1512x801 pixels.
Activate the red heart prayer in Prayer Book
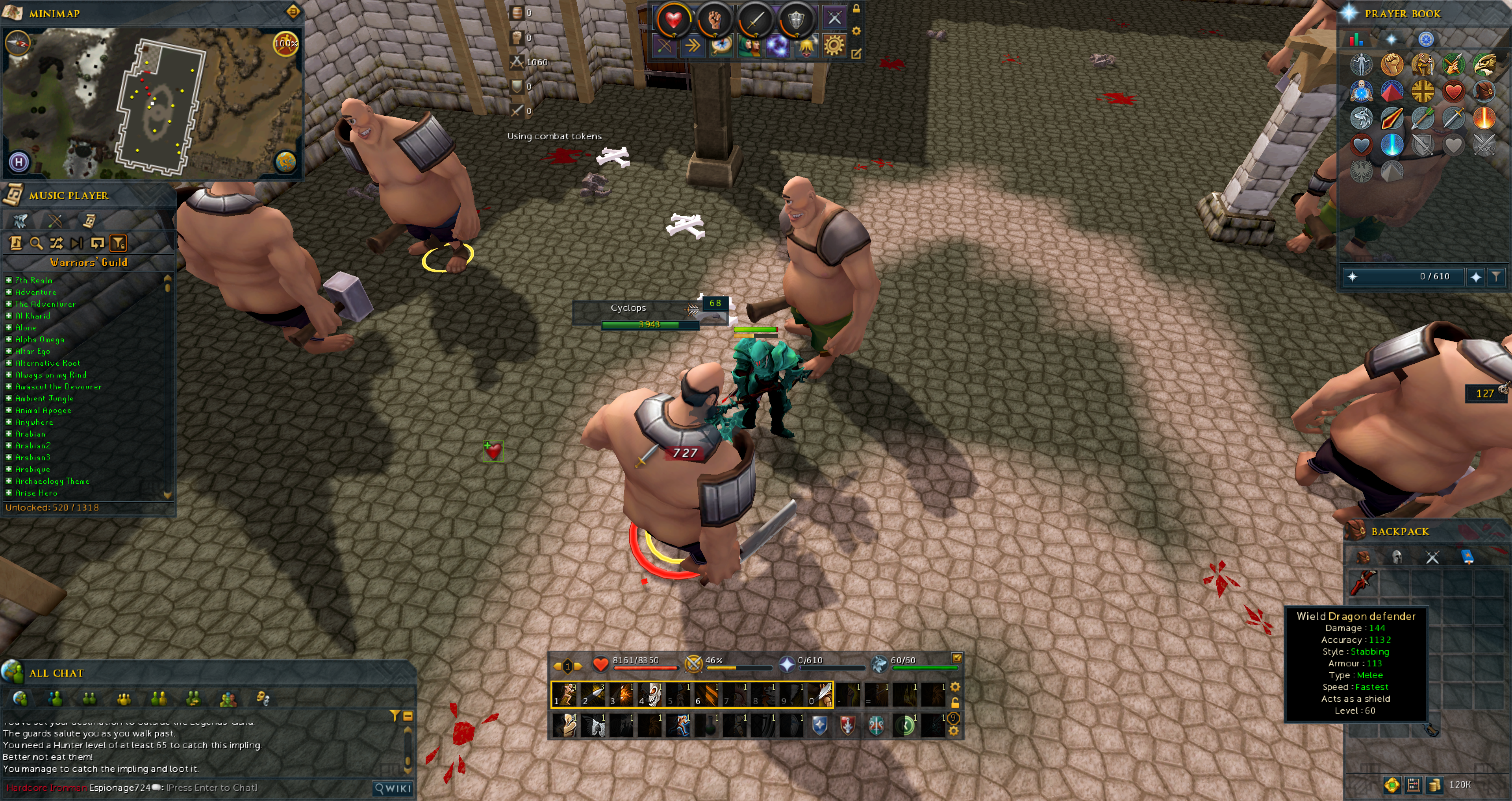(1453, 92)
